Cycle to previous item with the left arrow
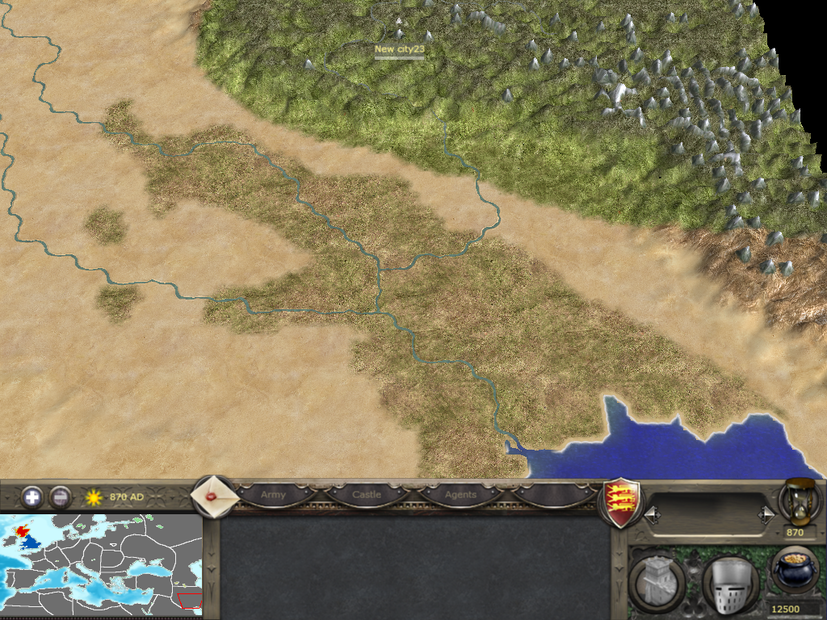Image resolution: width=827 pixels, height=620 pixels. tap(652, 514)
